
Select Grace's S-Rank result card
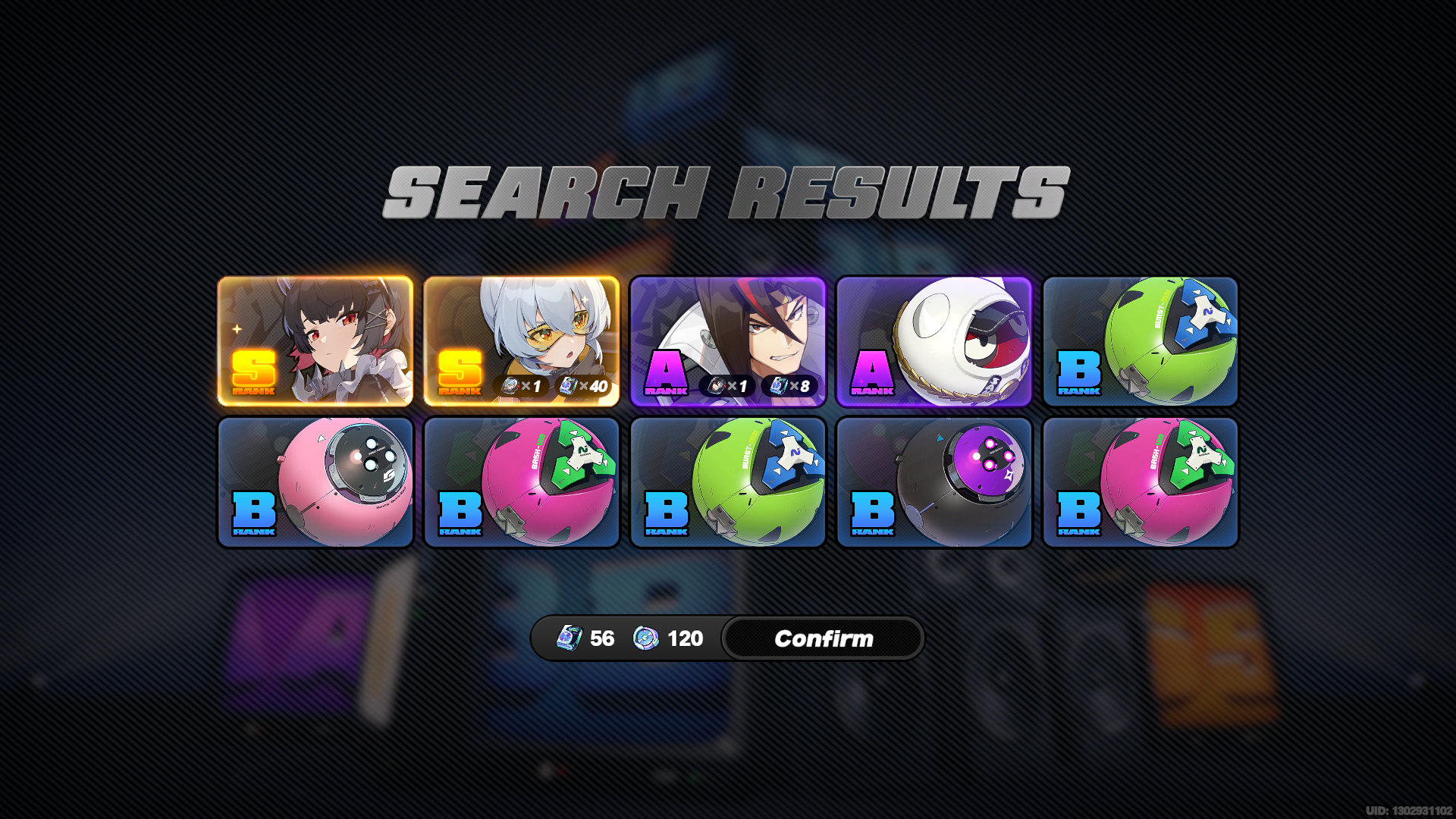522,341
